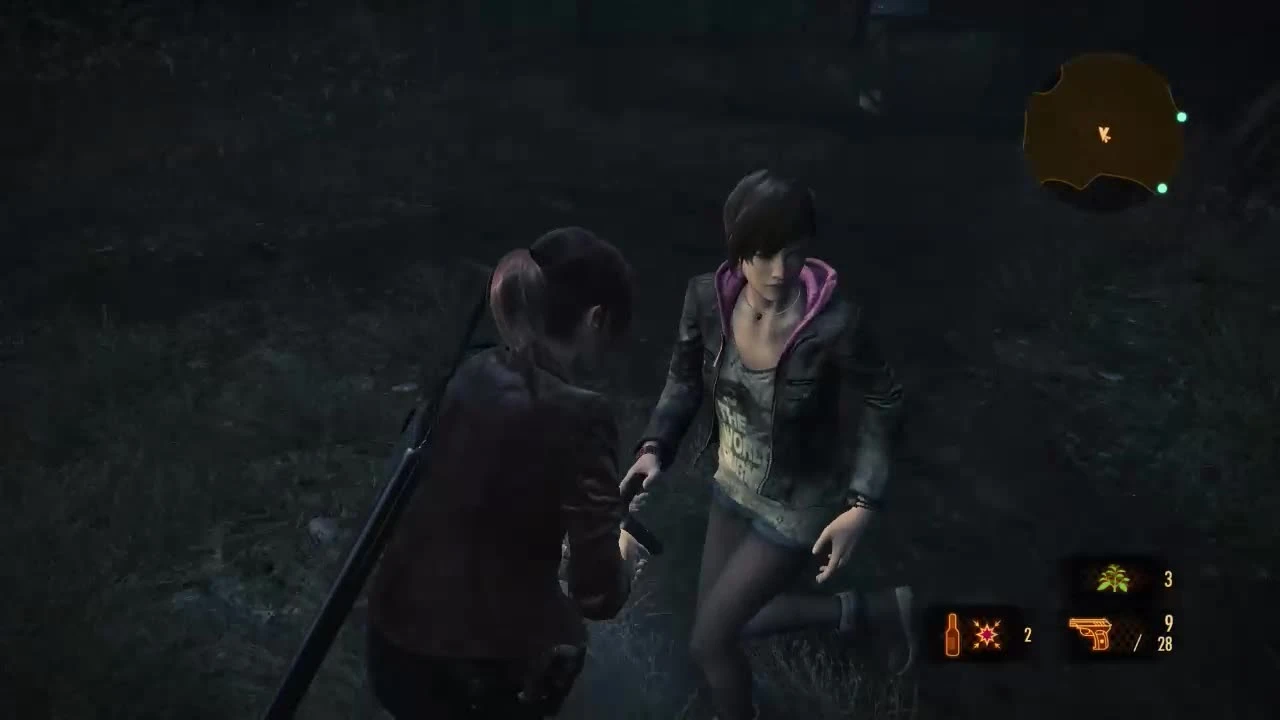This screenshot has height=720, width=1280.
Task: Select the lower green dot on the minimap
Action: (x=1162, y=188)
